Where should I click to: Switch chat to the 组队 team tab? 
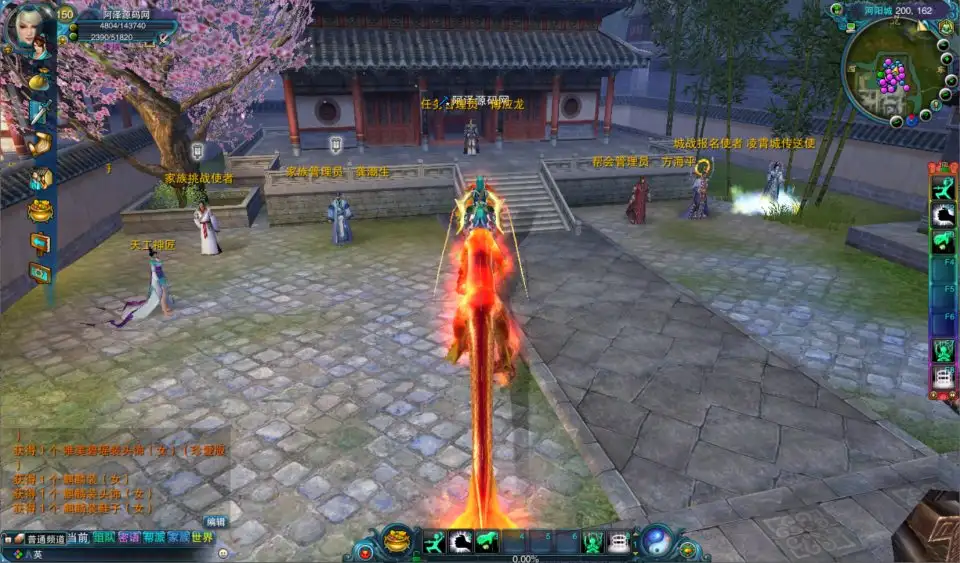104,538
